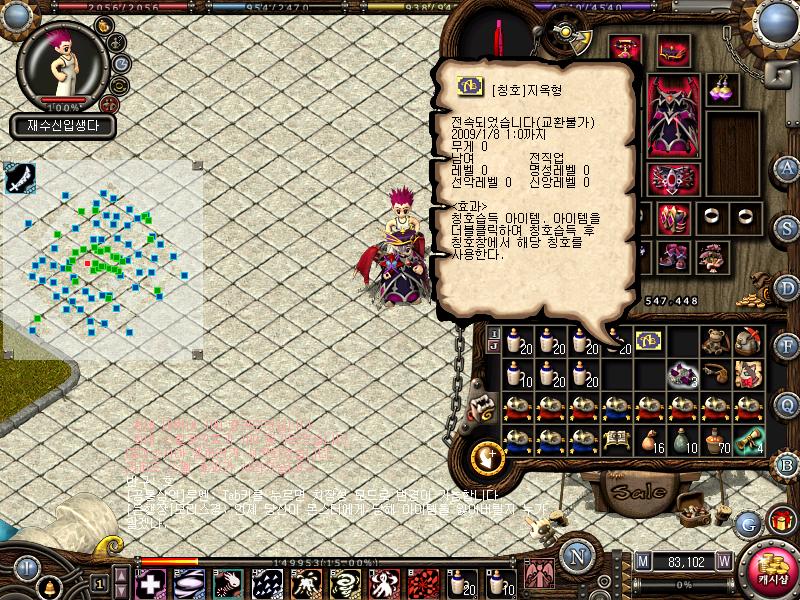
Task: Click the scroll item with count 4
Action: tap(750, 440)
